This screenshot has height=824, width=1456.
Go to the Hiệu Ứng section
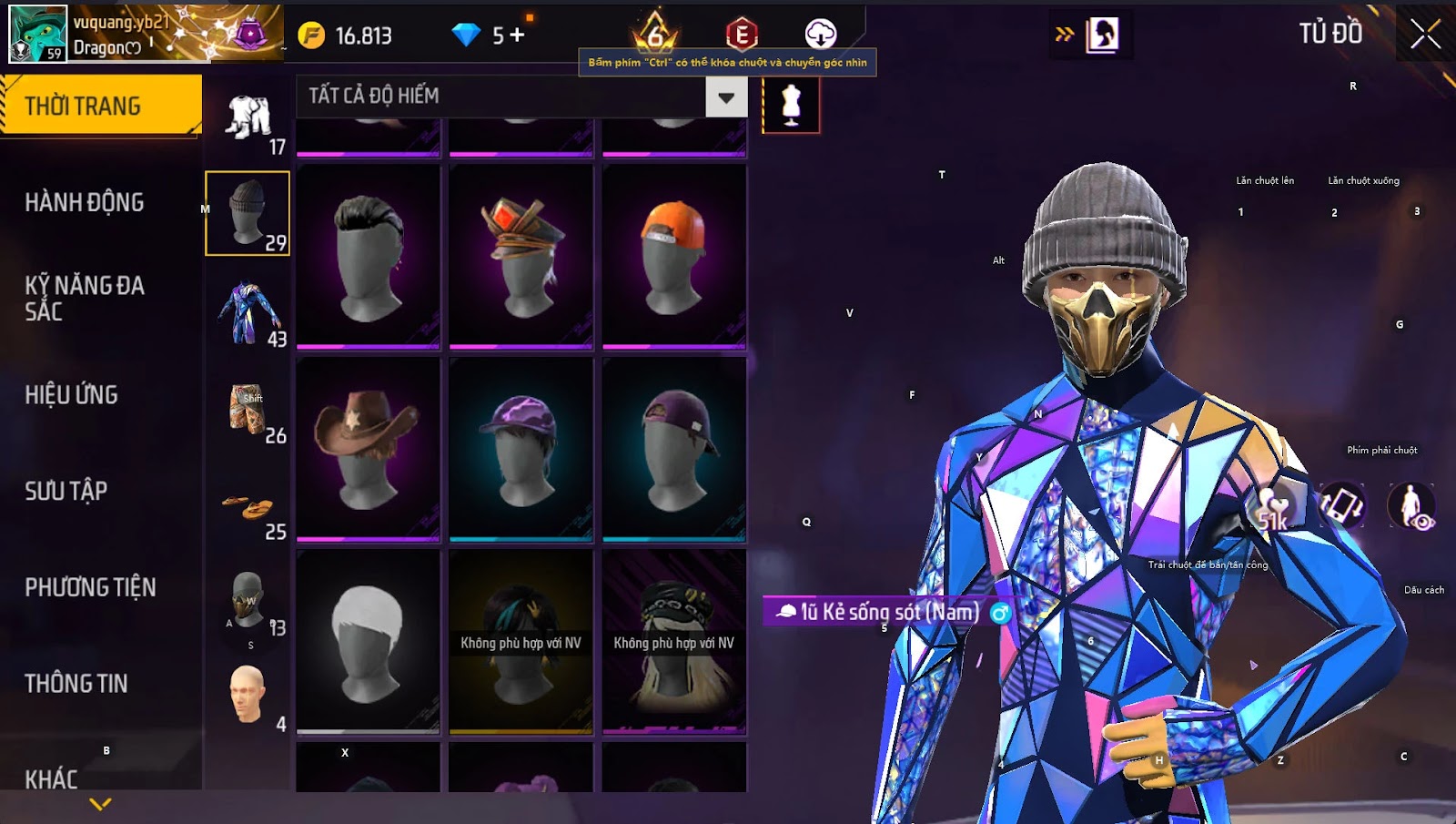click(x=72, y=394)
